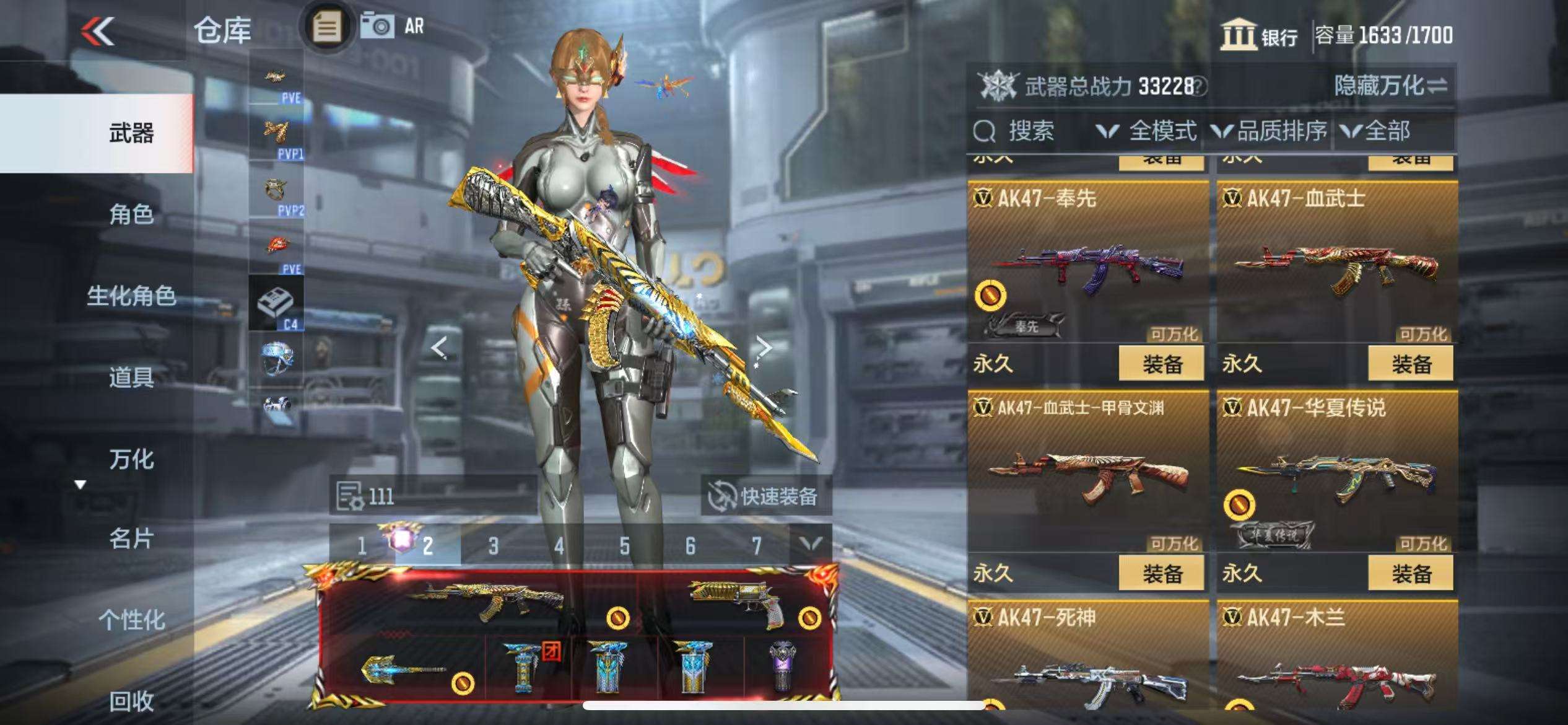This screenshot has height=725, width=1568.
Task: Switch to loadout slot 3
Action: click(x=493, y=546)
